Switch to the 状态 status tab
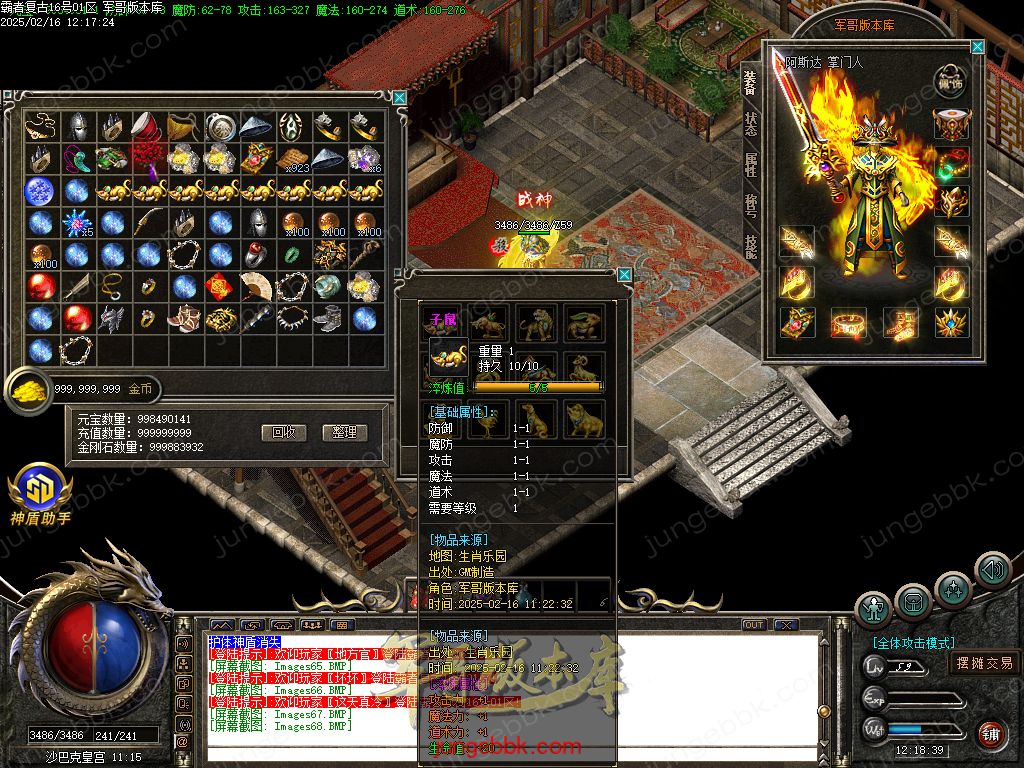Image resolution: width=1024 pixels, height=768 pixels. pos(750,125)
